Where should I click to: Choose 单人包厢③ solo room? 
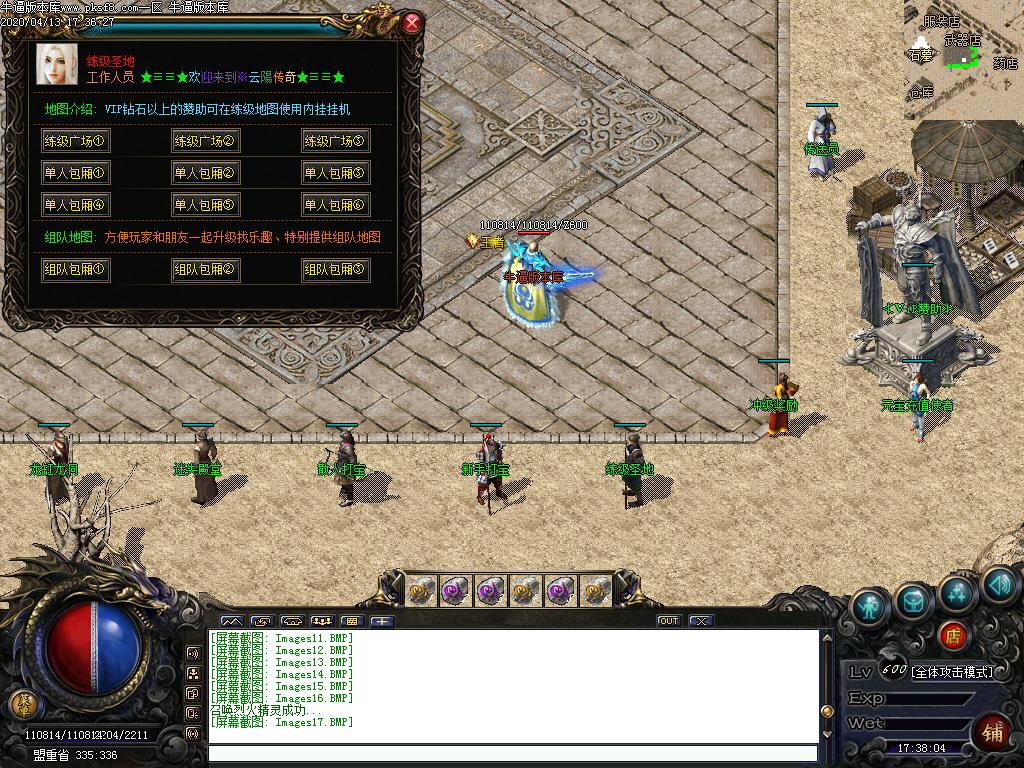[x=335, y=173]
